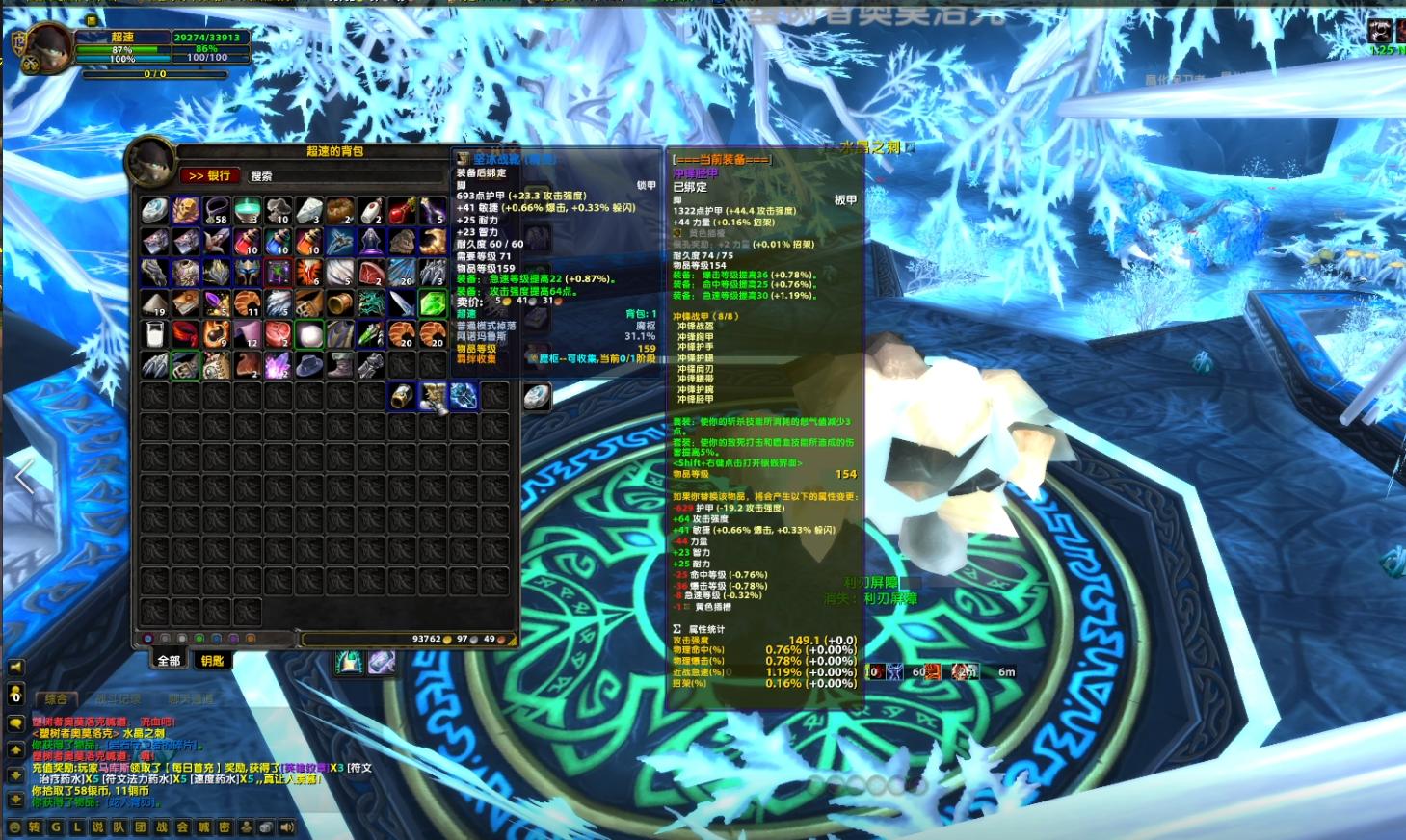This screenshot has height=840, width=1406.
Task: Mute sound with the speaker icon on chat bar
Action: pyautogui.click(x=287, y=827)
